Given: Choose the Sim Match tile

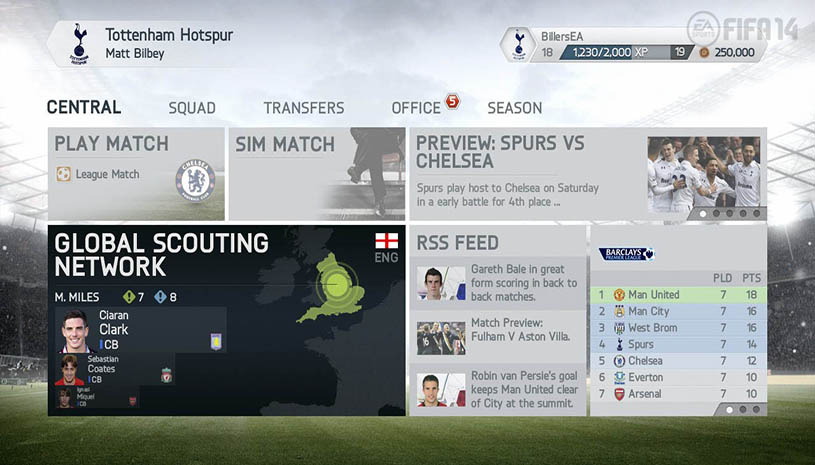Looking at the screenshot, I should pyautogui.click(x=316, y=173).
